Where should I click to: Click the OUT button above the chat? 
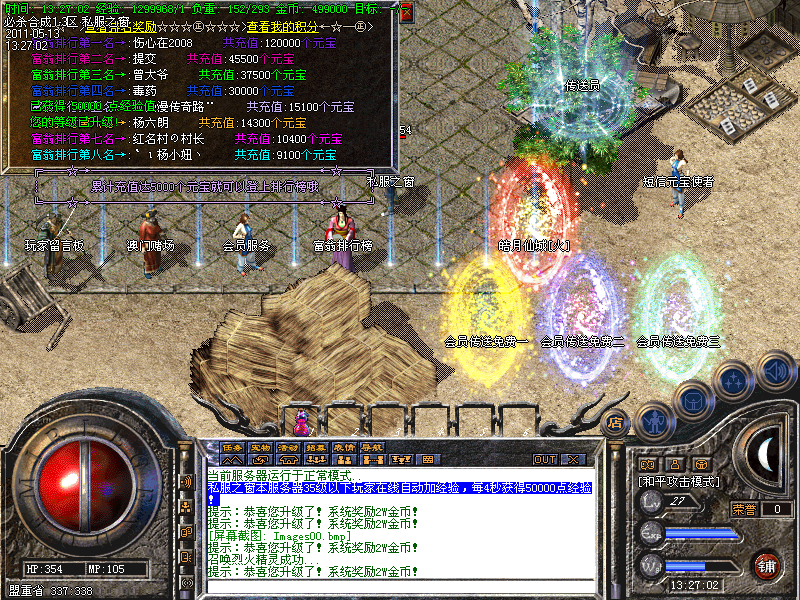[x=544, y=460]
